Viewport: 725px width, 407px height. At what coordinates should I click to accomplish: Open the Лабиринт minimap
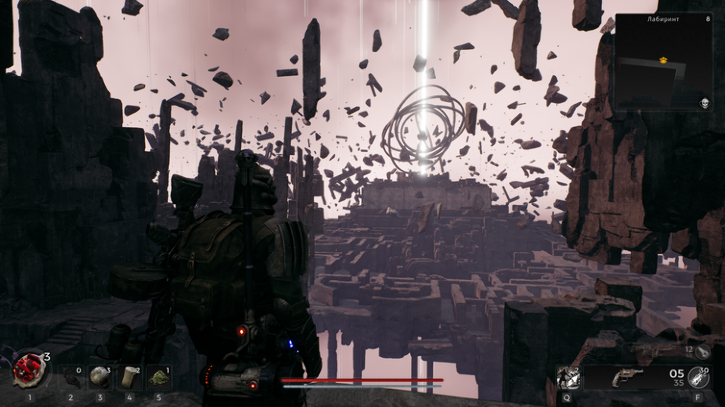[x=663, y=62]
